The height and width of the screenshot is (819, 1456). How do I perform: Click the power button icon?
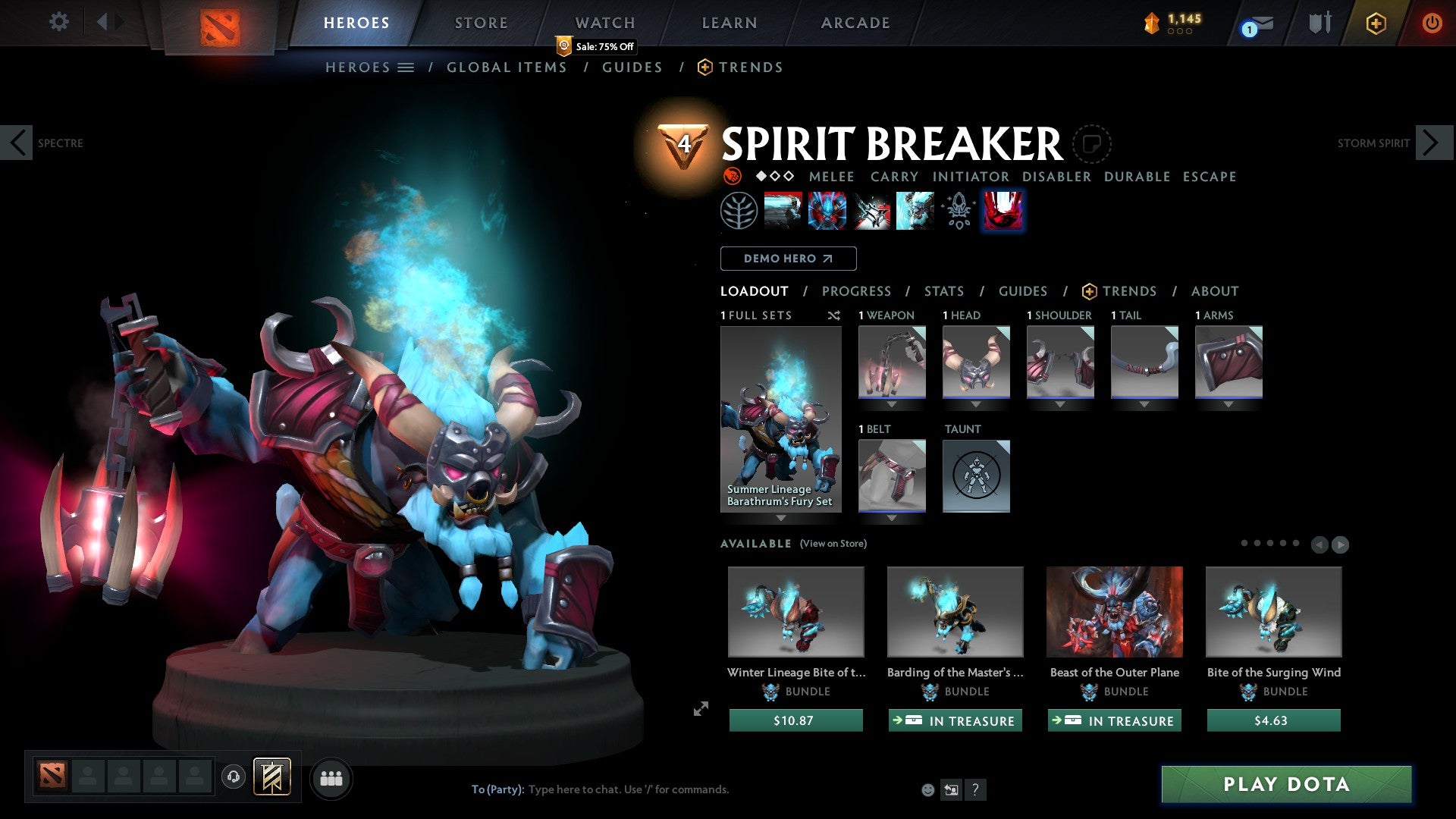point(1432,23)
